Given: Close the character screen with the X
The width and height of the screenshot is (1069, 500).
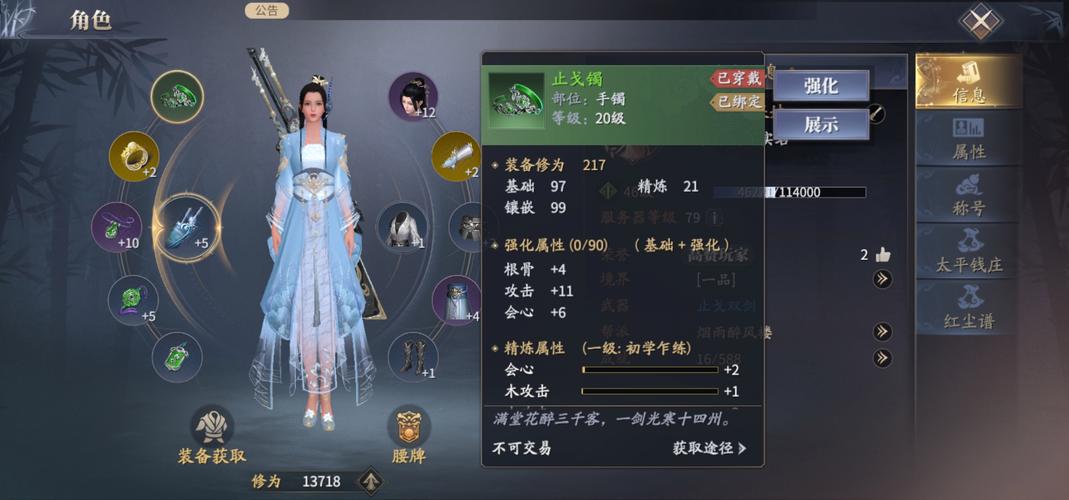Looking at the screenshot, I should pos(981,21).
